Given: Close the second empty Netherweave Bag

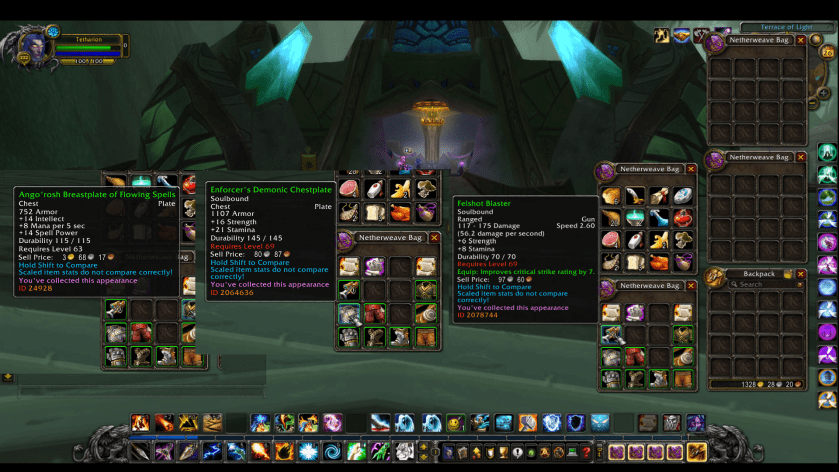Looking at the screenshot, I should point(801,157).
